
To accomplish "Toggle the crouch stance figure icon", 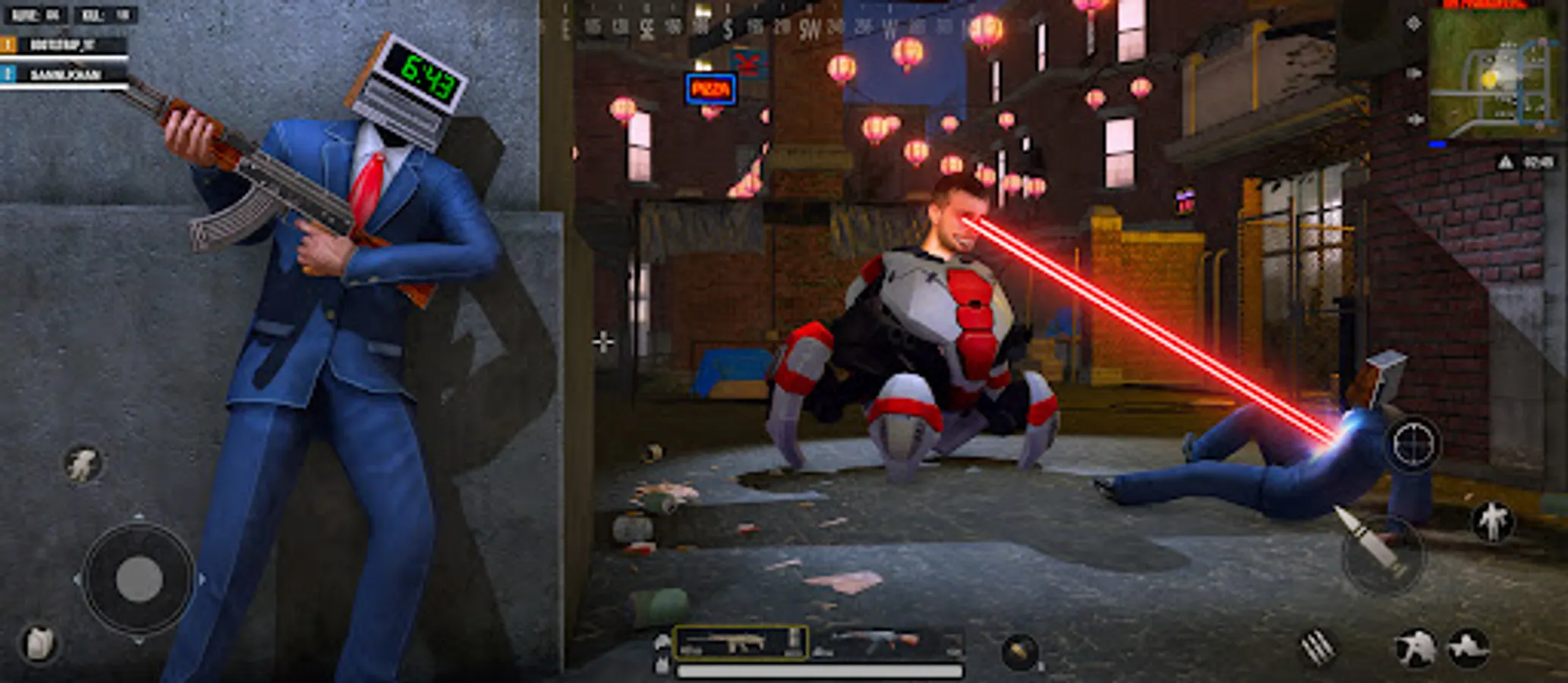I will [1469, 650].
